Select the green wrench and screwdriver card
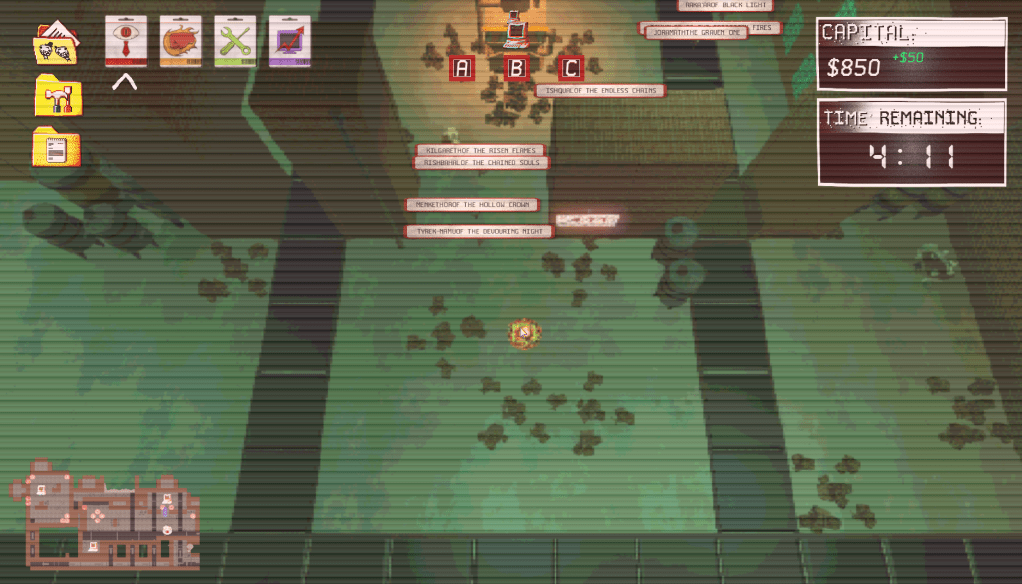This screenshot has width=1022, height=584. (235, 41)
